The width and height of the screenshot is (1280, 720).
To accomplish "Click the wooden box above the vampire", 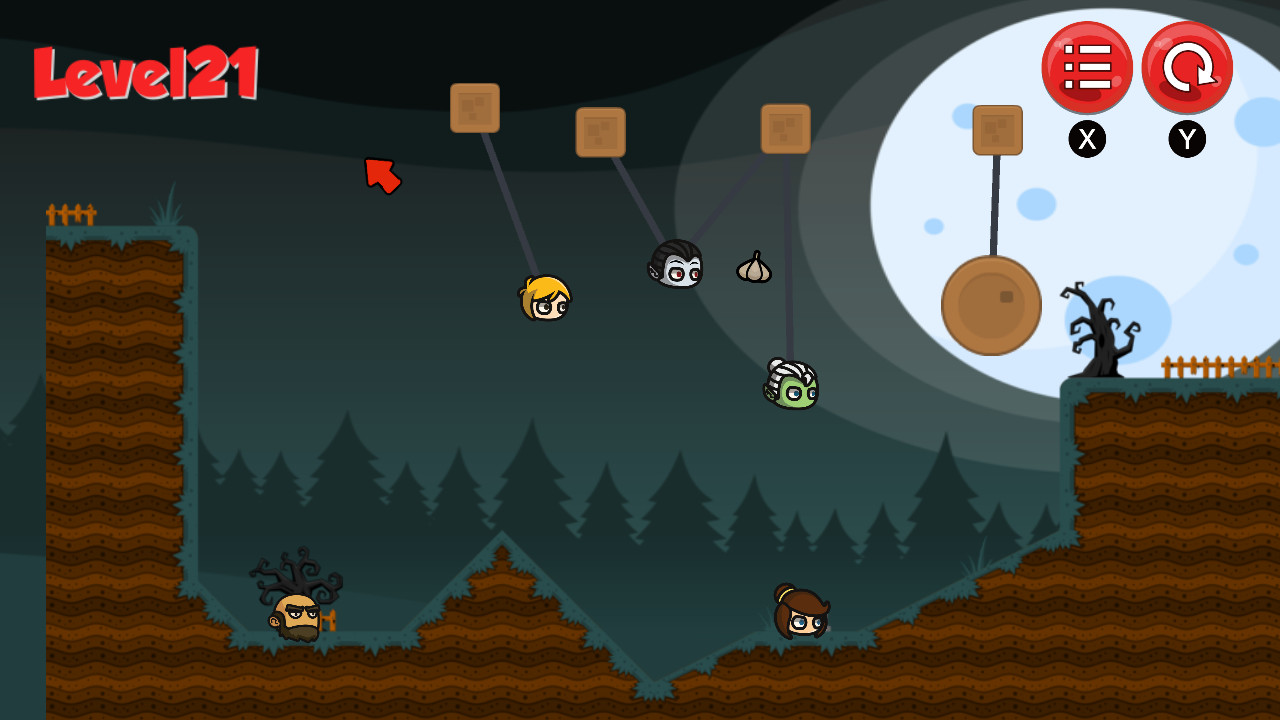I will (x=601, y=133).
